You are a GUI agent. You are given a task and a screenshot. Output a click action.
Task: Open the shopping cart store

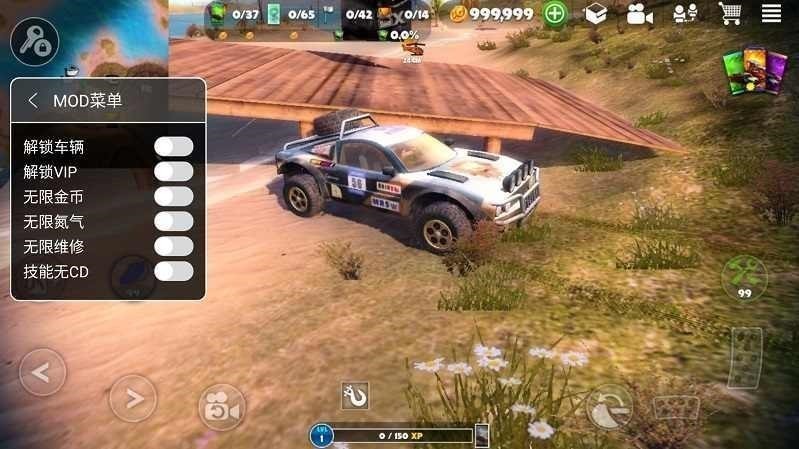pos(729,14)
